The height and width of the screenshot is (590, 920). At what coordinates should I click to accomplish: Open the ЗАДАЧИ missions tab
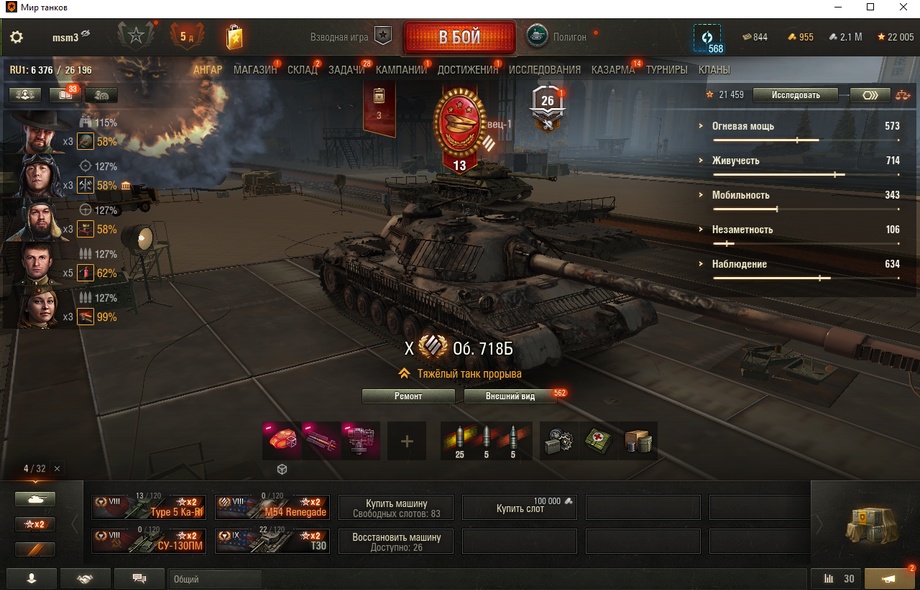pyautogui.click(x=346, y=70)
